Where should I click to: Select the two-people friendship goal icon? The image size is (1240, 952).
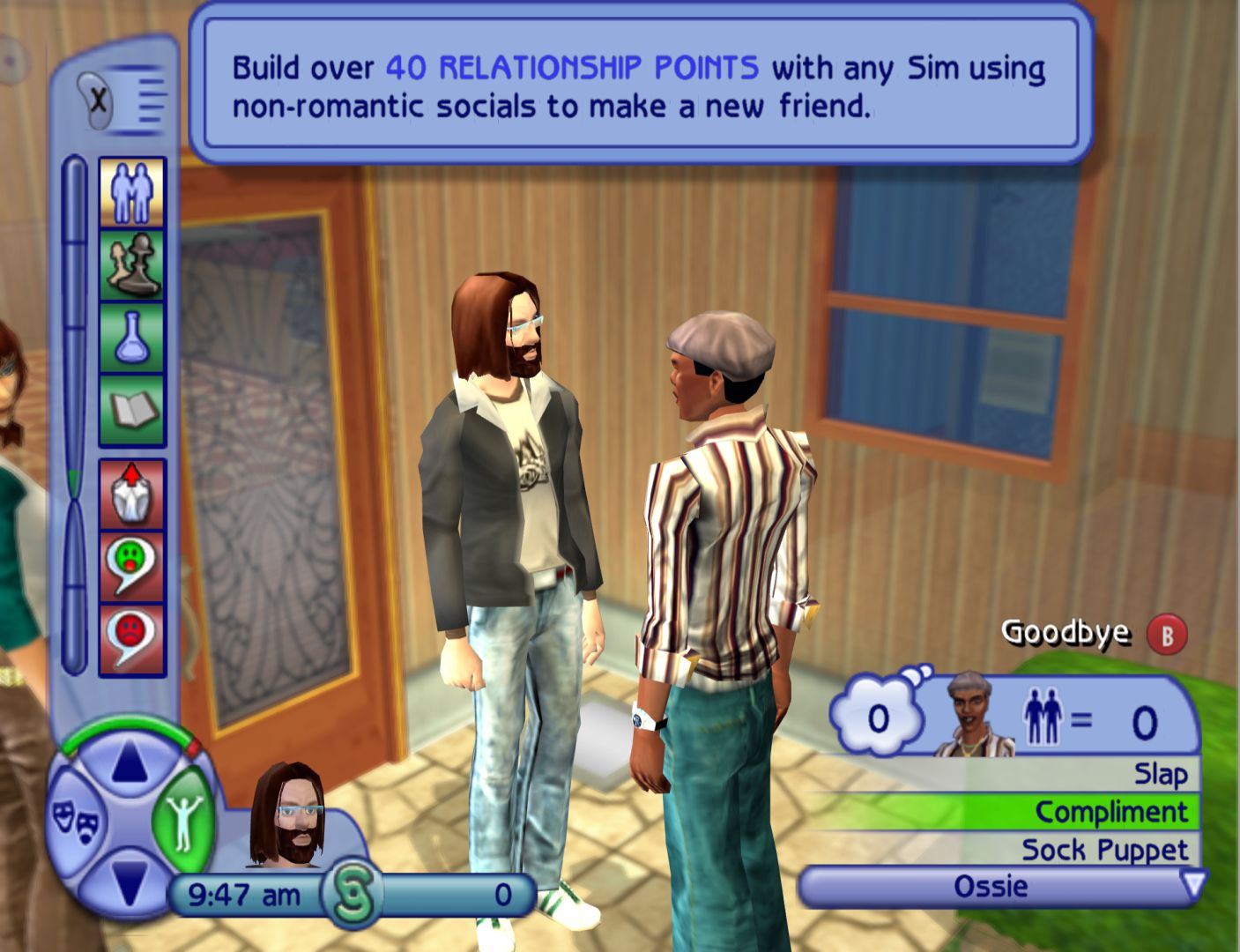(x=132, y=193)
